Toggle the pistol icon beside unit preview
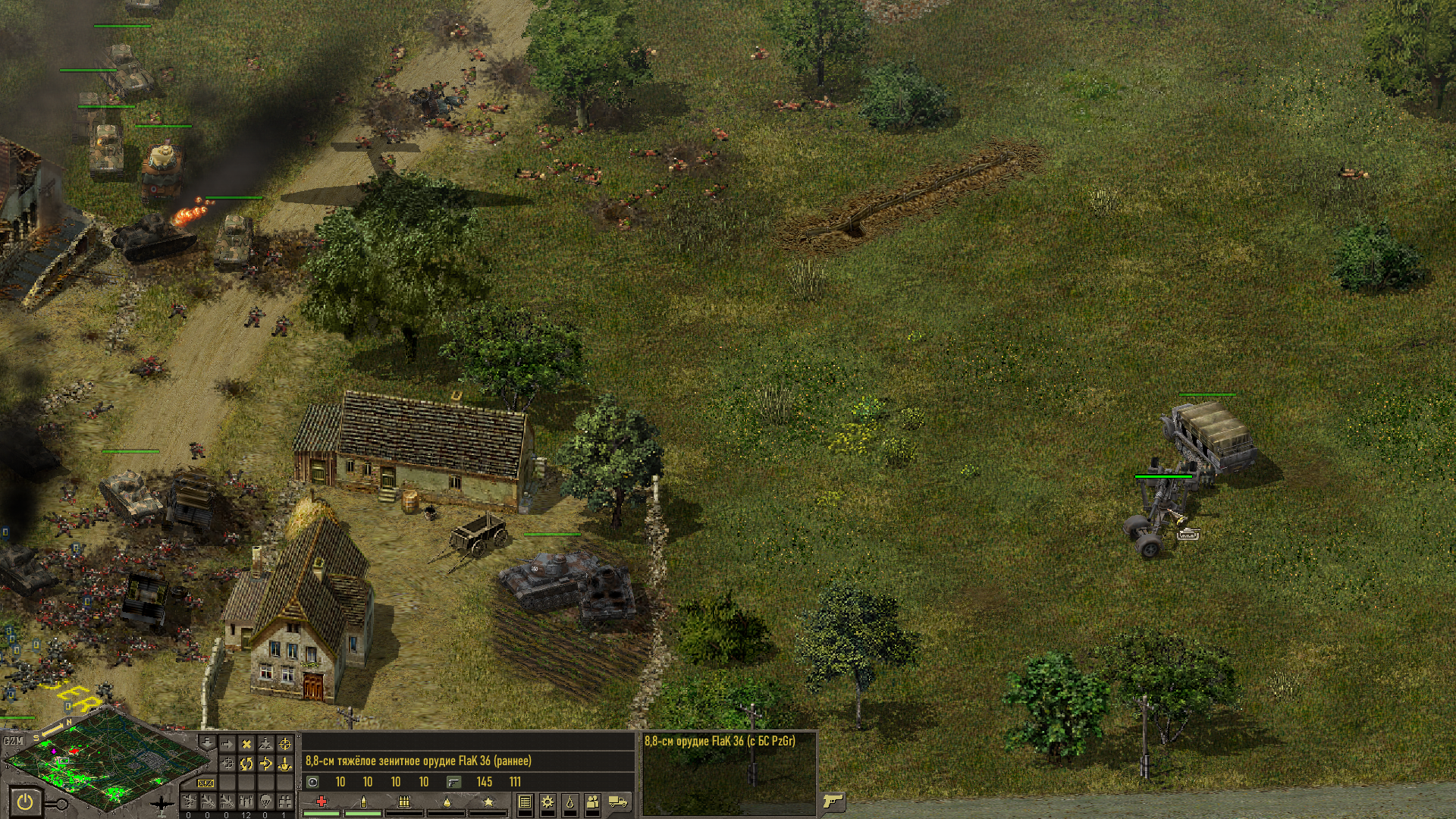This screenshot has width=1456, height=819. point(833,802)
